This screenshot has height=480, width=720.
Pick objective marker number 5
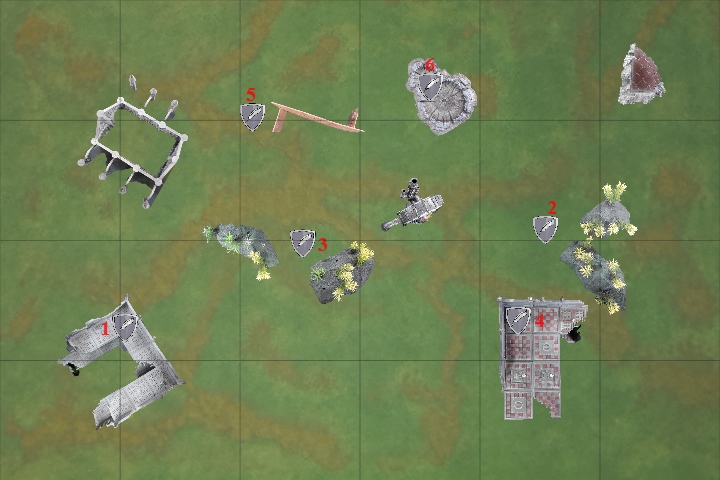[253, 117]
